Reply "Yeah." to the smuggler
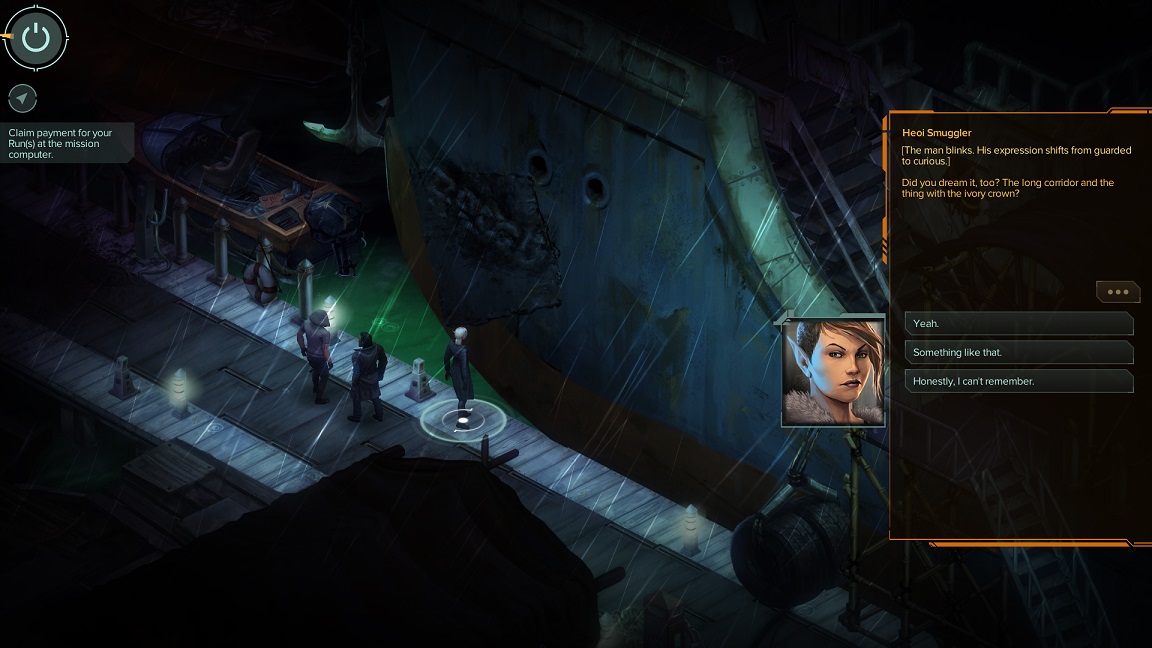Viewport: 1152px width, 648px height. coord(1018,324)
